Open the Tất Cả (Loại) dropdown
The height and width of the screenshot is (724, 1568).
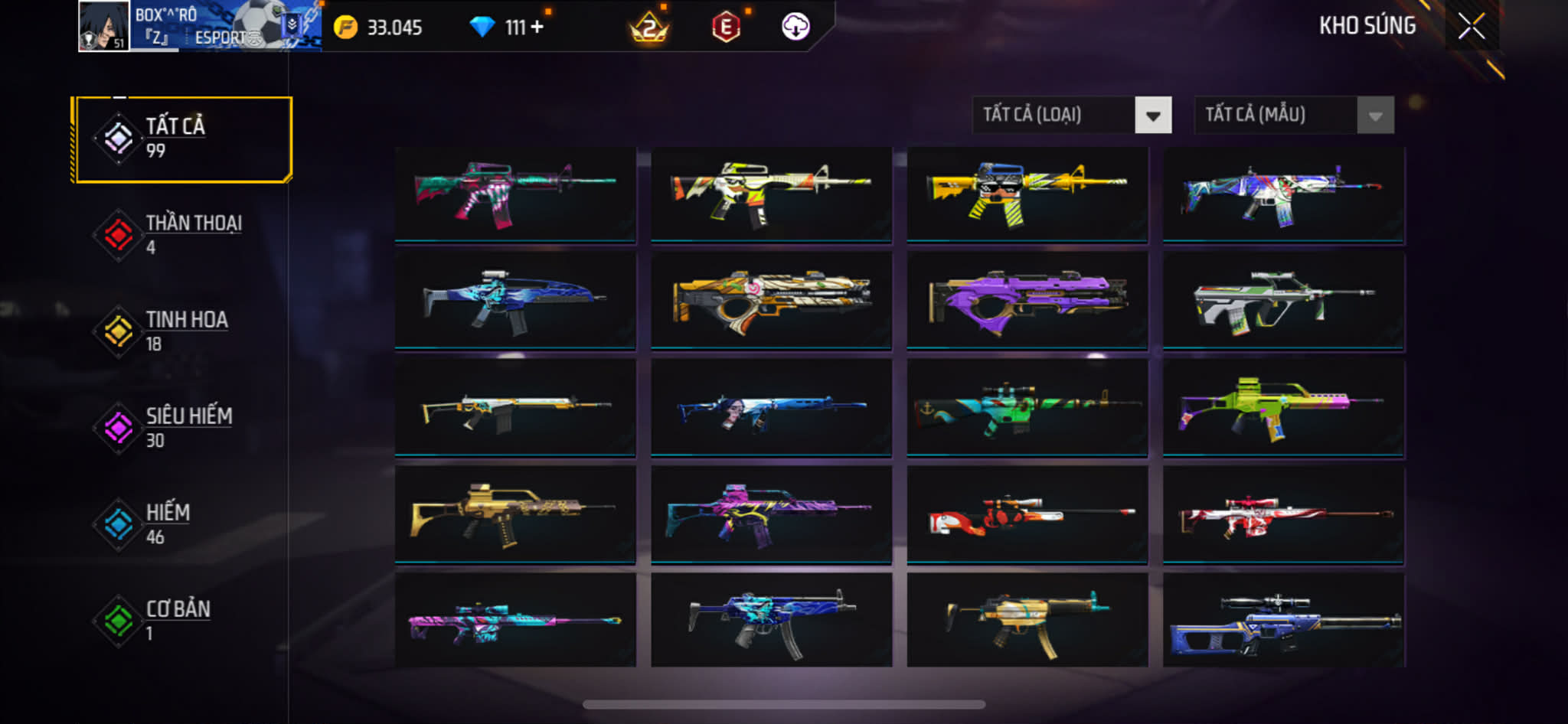1071,116
